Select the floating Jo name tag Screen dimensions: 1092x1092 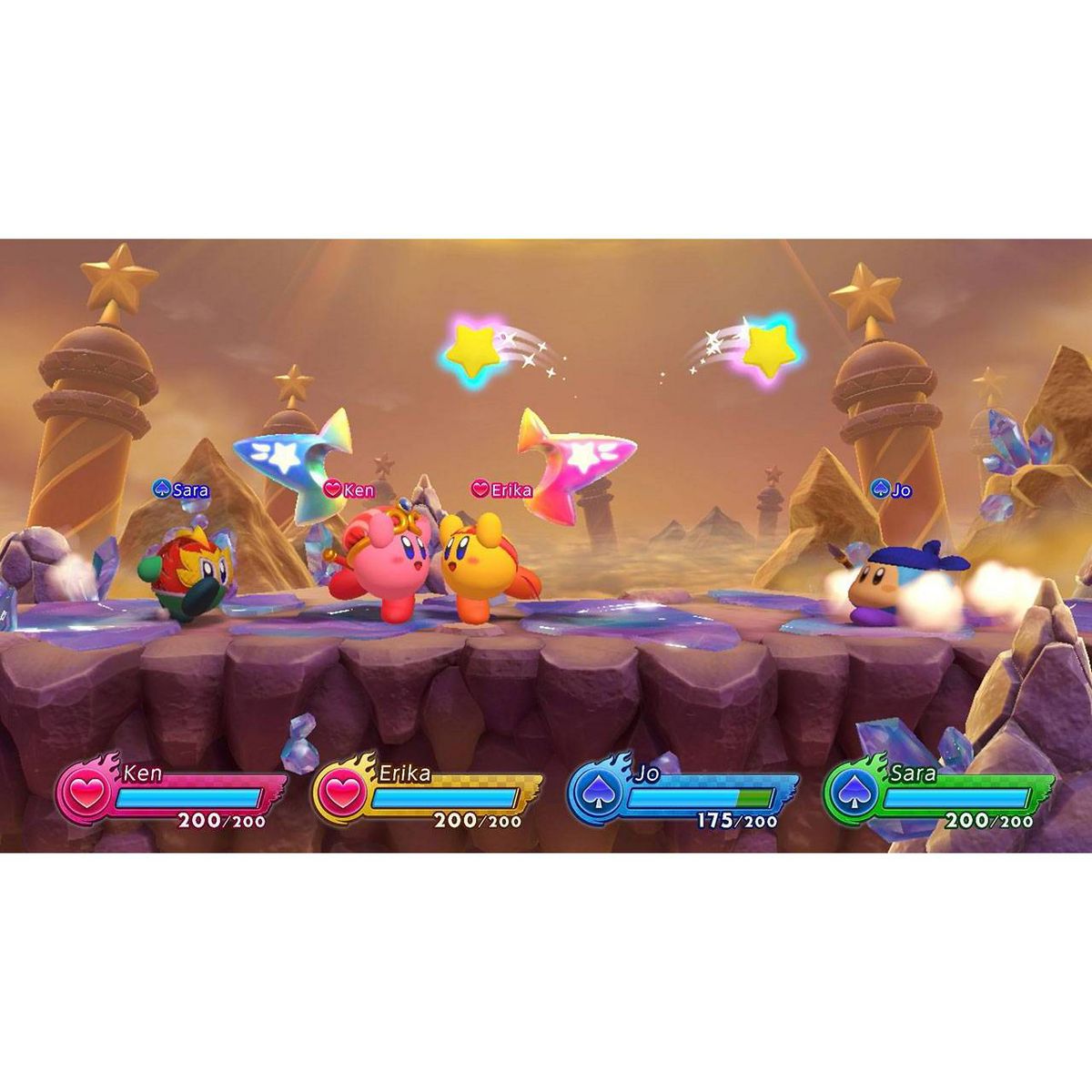click(892, 490)
